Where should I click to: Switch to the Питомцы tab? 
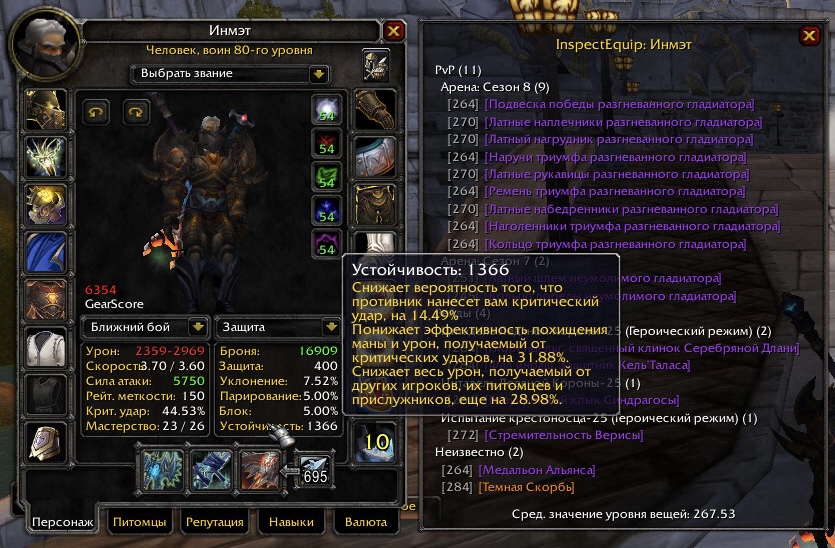click(138, 522)
